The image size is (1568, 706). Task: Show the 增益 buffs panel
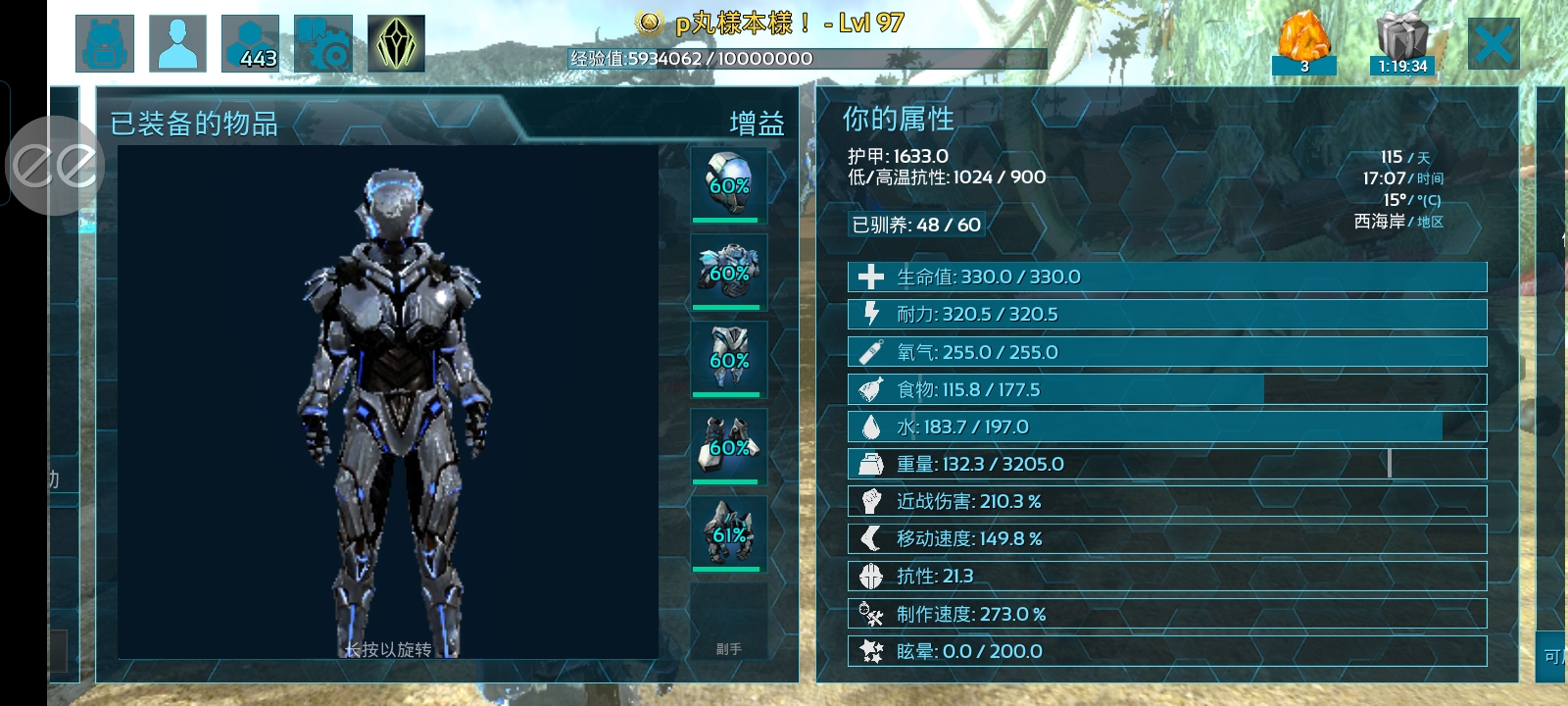tap(757, 124)
